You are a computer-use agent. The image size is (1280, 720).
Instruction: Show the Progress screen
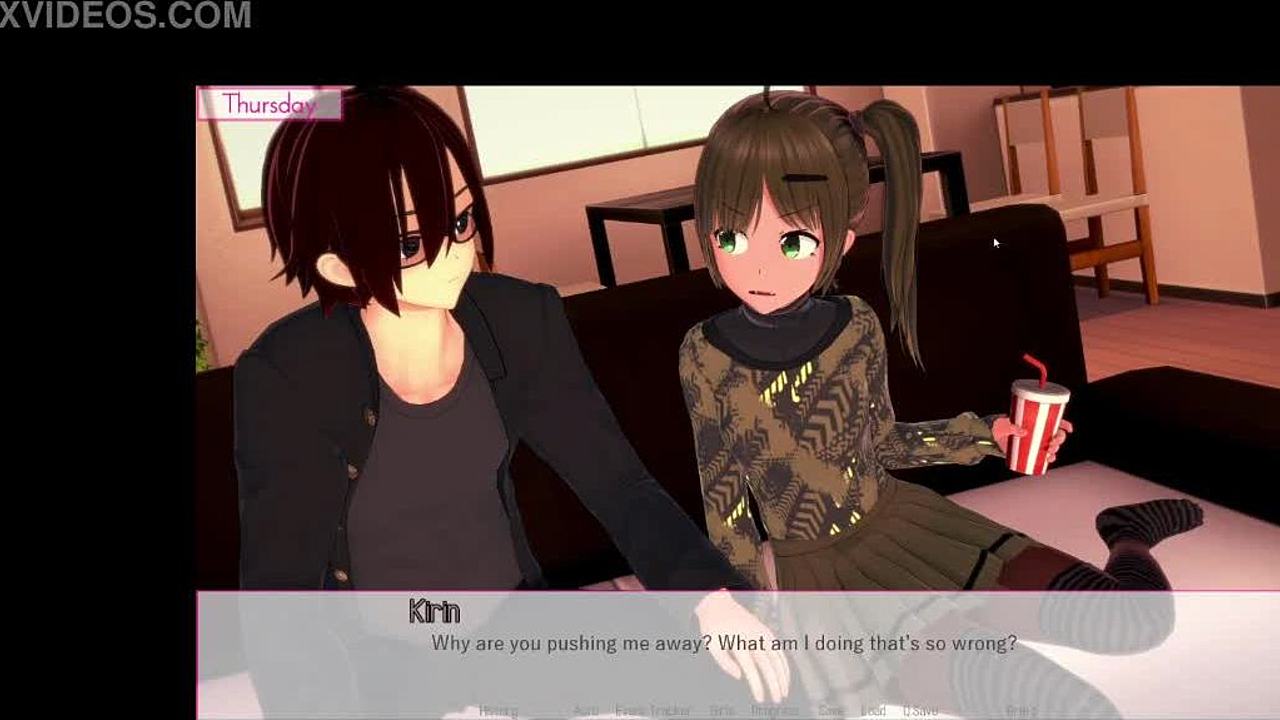775,711
